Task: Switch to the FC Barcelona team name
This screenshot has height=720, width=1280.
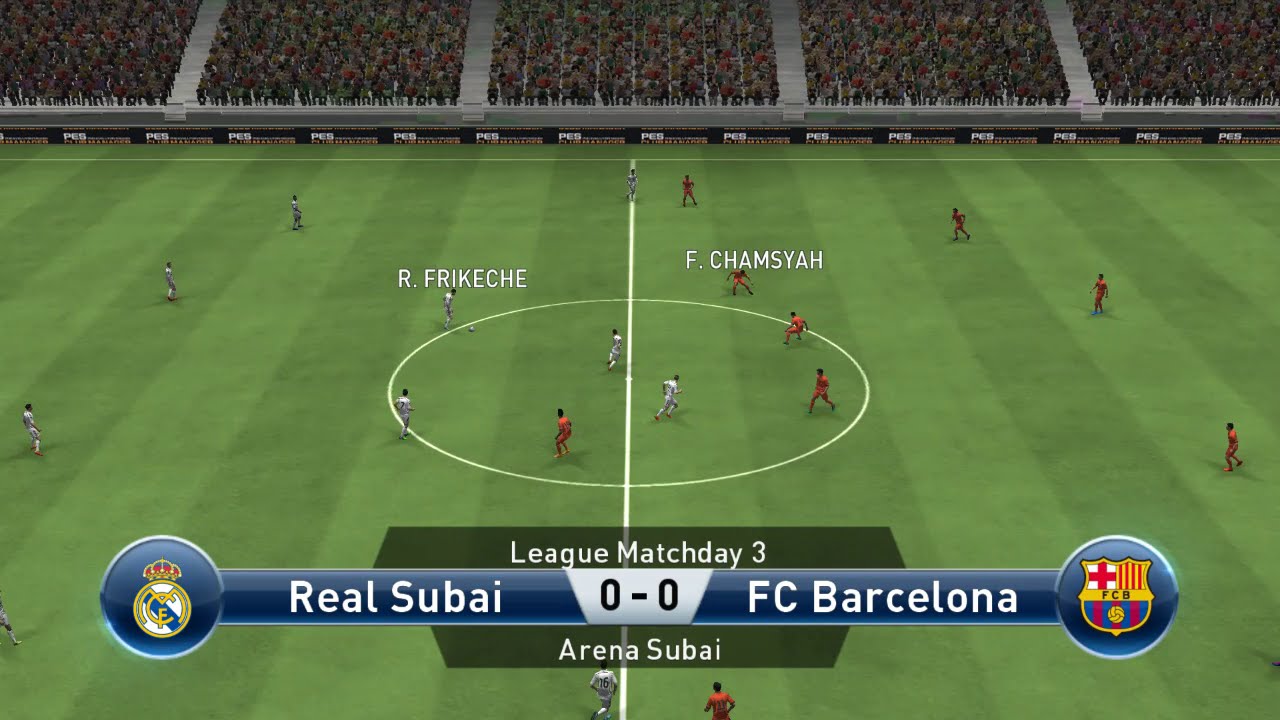Action: click(882, 596)
